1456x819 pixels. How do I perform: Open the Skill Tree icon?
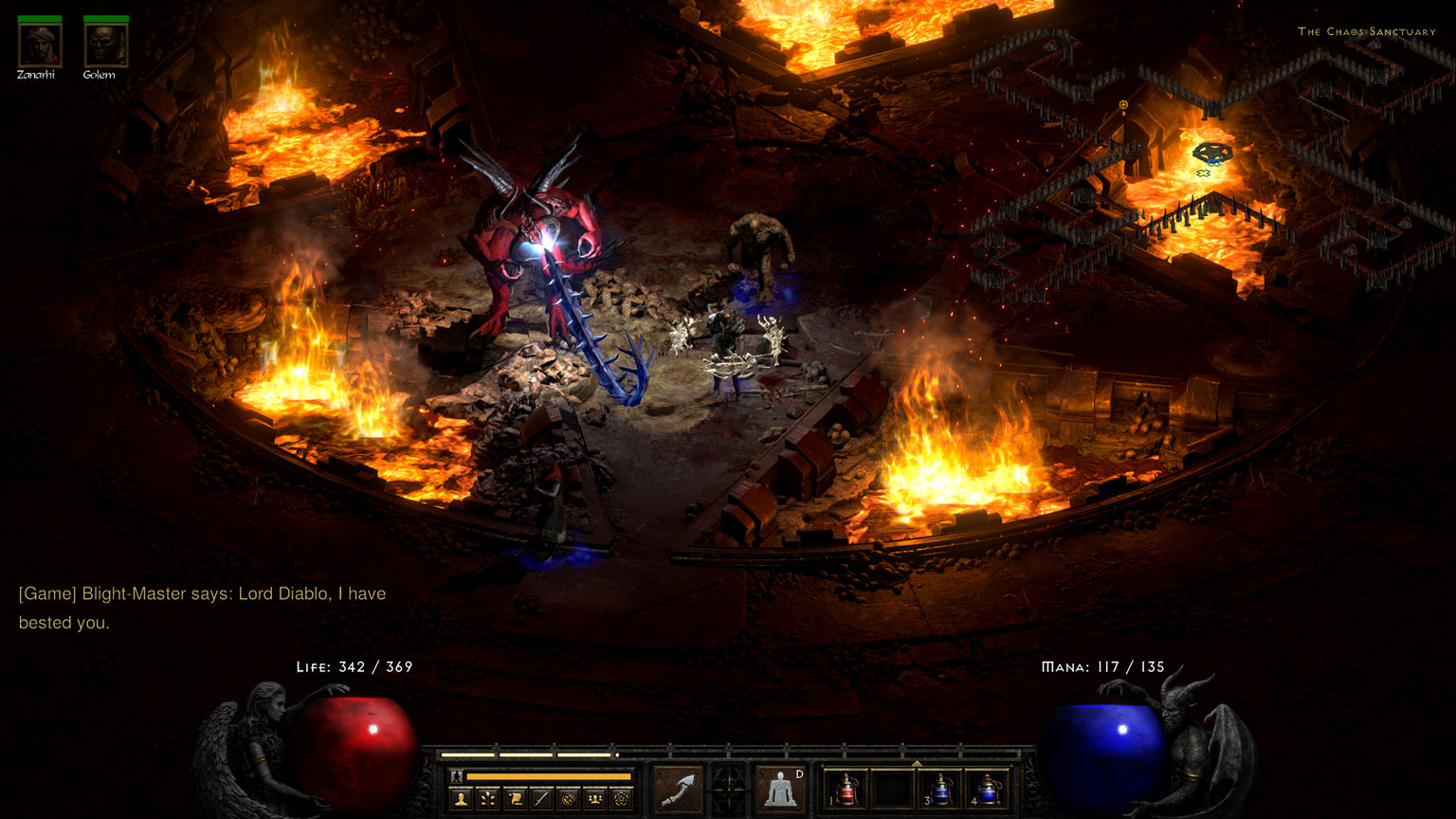489,797
